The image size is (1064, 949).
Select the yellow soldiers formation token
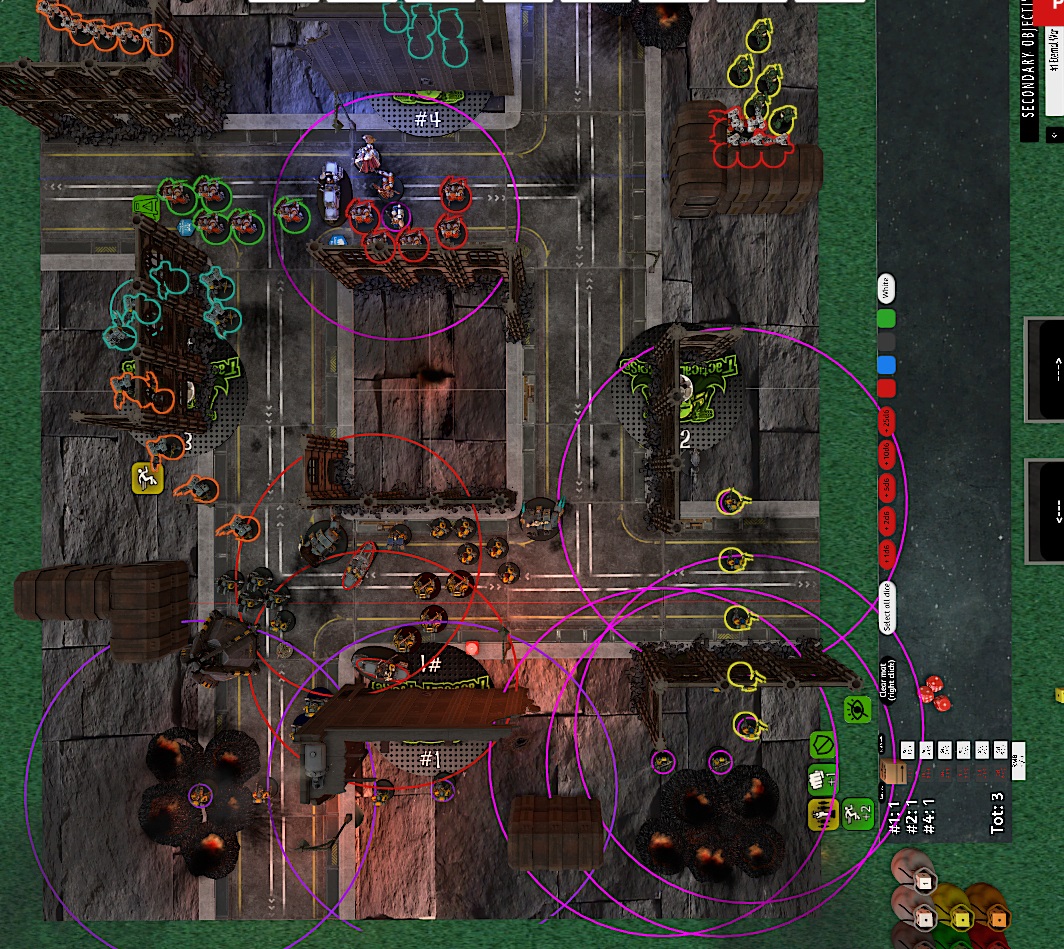(822, 815)
